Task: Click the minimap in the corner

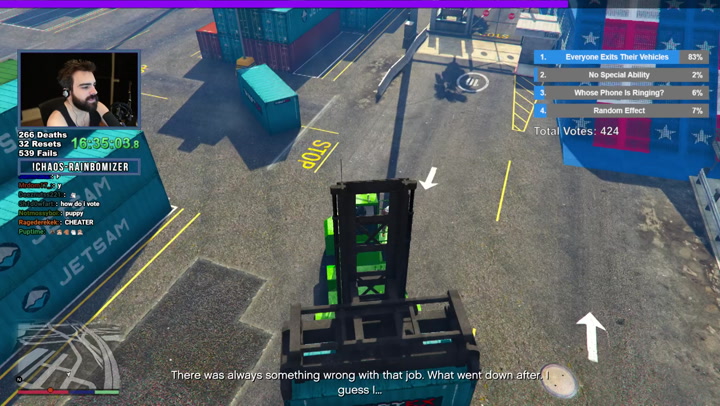Action: [62, 351]
